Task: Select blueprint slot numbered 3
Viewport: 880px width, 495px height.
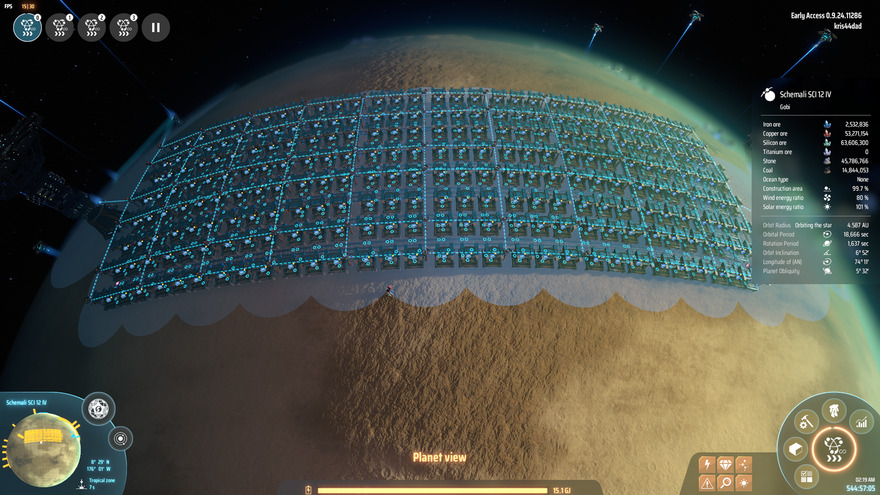Action: click(124, 28)
